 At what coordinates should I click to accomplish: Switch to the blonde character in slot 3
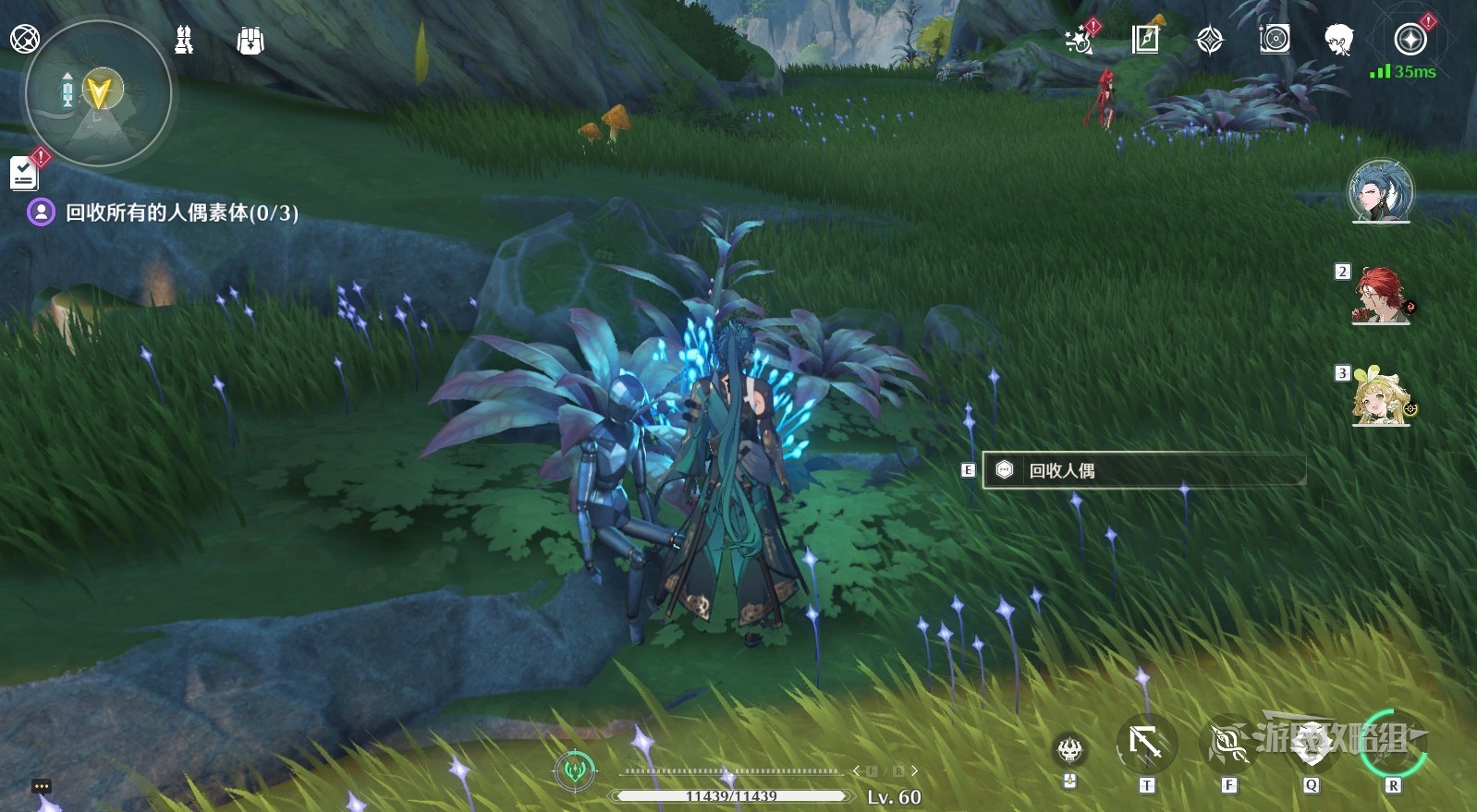click(1380, 398)
